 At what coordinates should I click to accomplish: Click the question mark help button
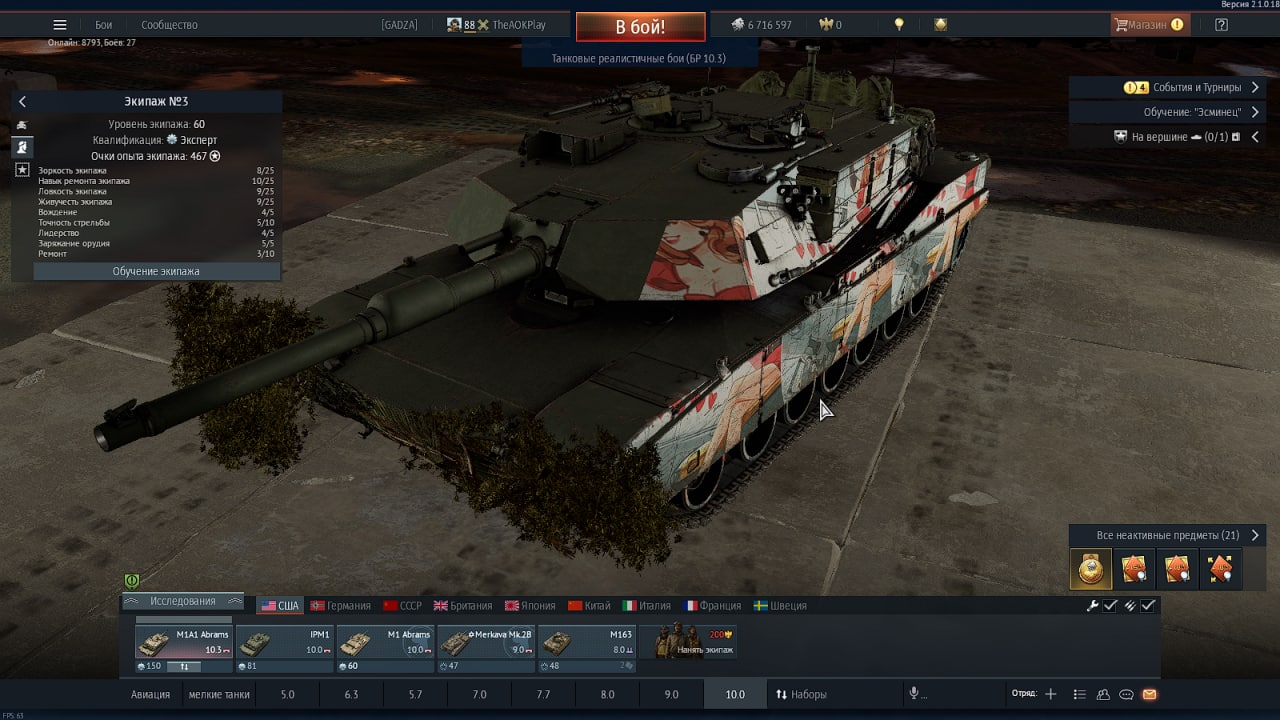click(x=1221, y=25)
